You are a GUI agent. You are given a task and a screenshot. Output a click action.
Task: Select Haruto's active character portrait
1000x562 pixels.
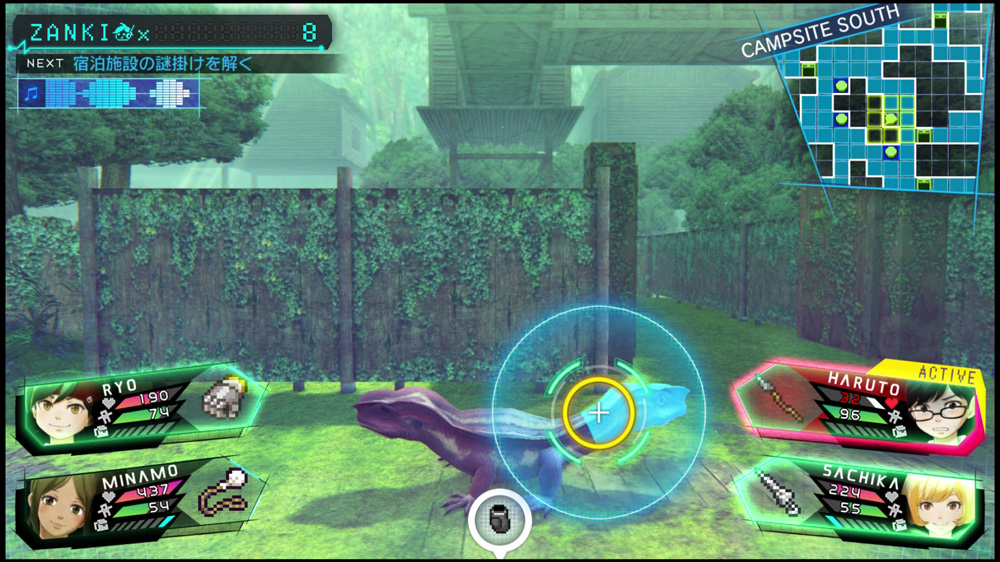point(939,411)
